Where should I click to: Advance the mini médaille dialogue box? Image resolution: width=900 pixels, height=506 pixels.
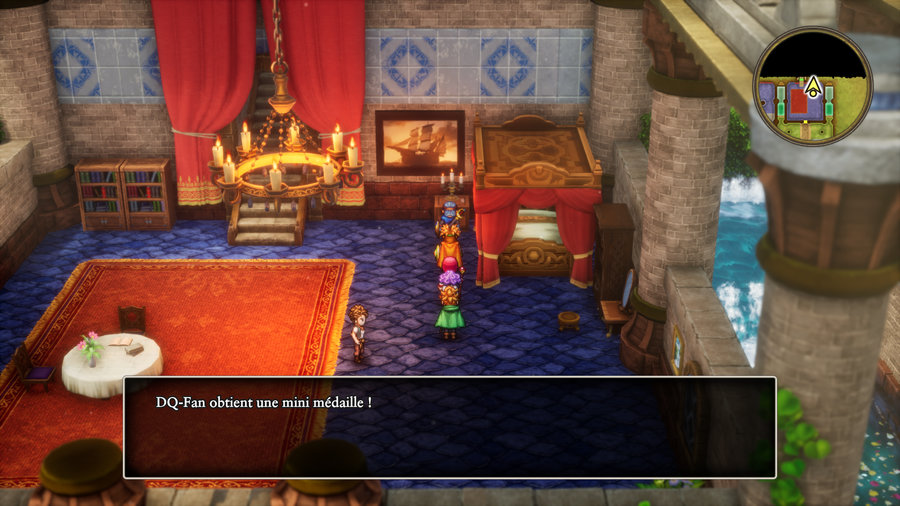coord(449,427)
